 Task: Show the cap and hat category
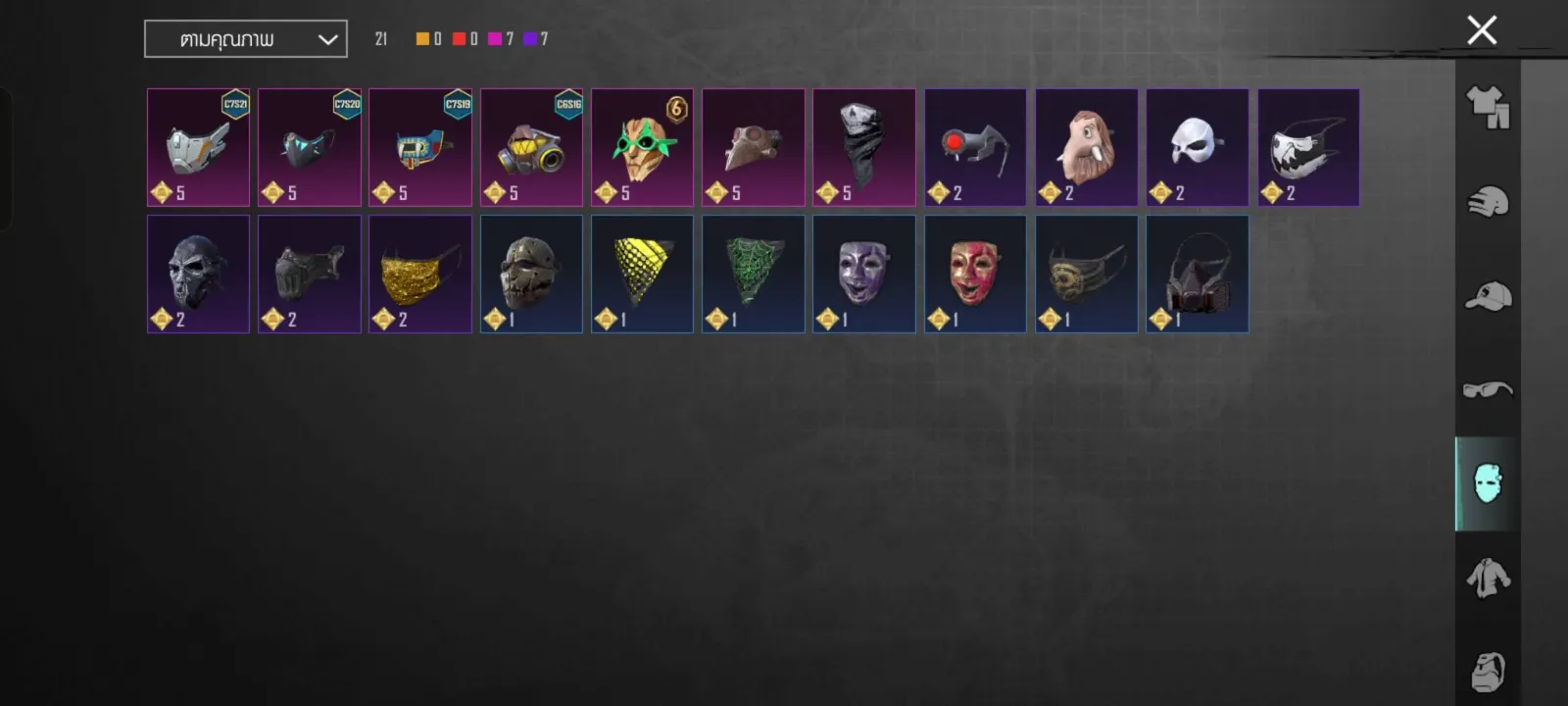[x=1488, y=296]
